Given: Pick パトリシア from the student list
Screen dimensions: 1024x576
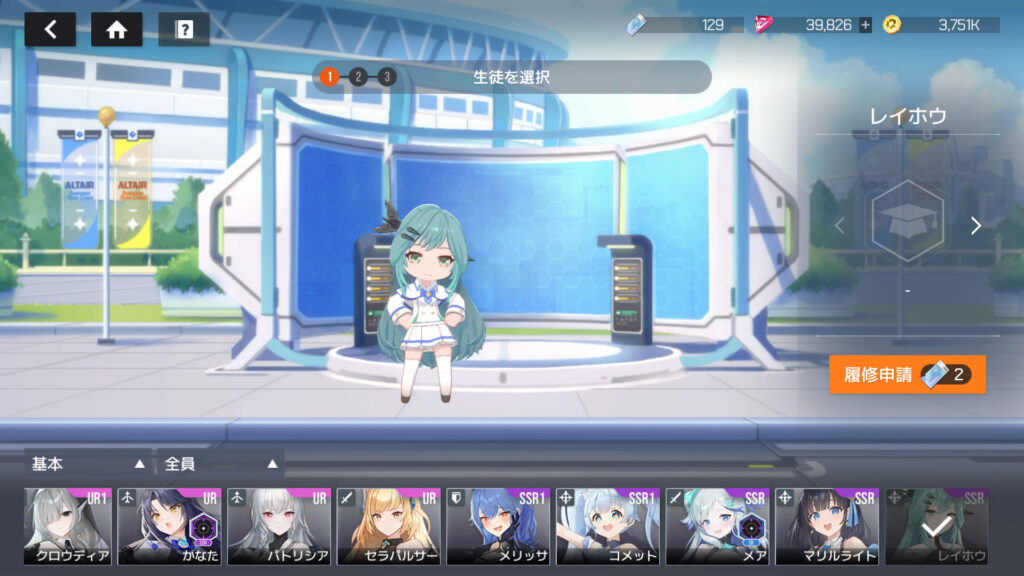Looking at the screenshot, I should [x=279, y=527].
